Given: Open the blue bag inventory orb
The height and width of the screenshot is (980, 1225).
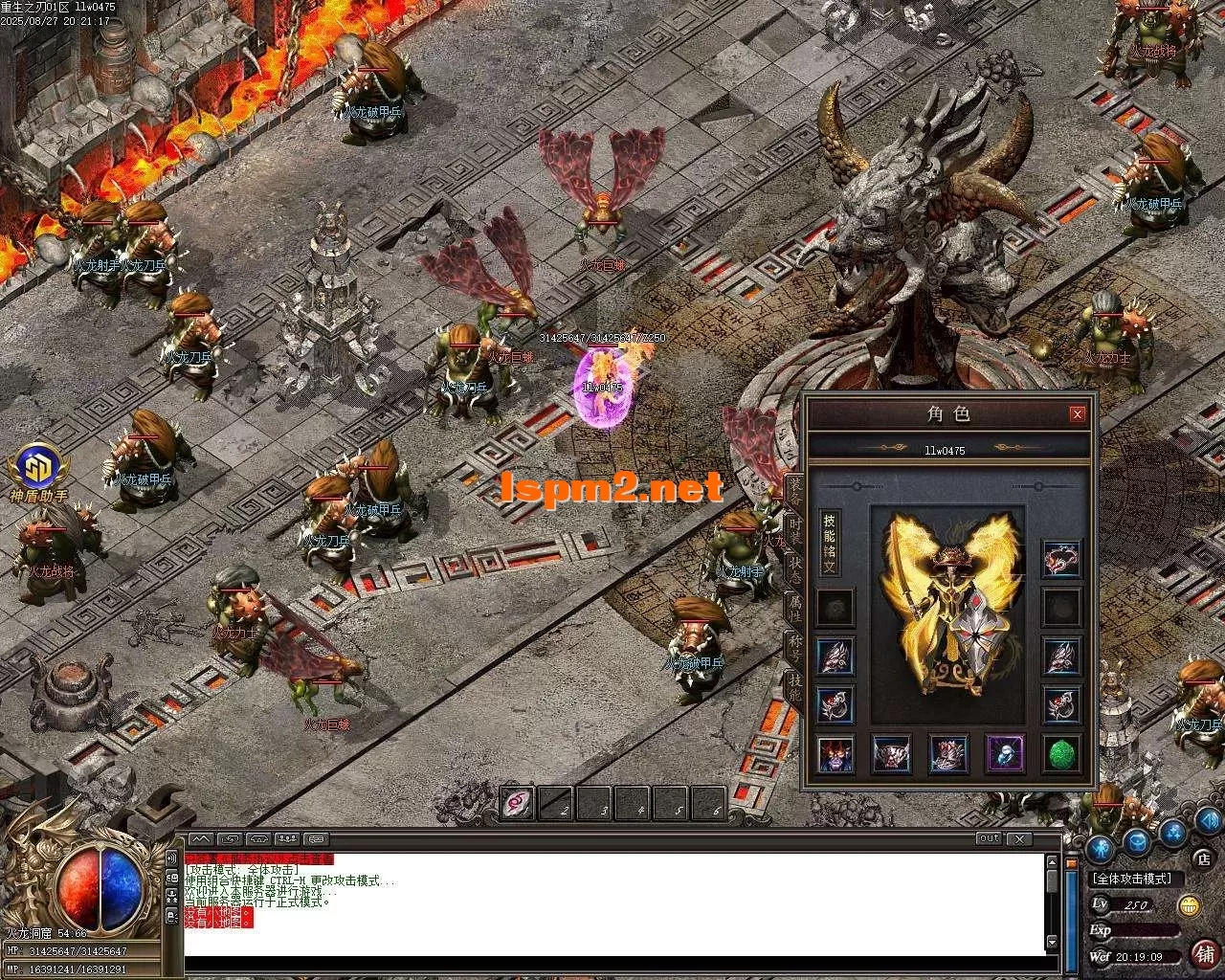Looking at the screenshot, I should coord(1137,842).
